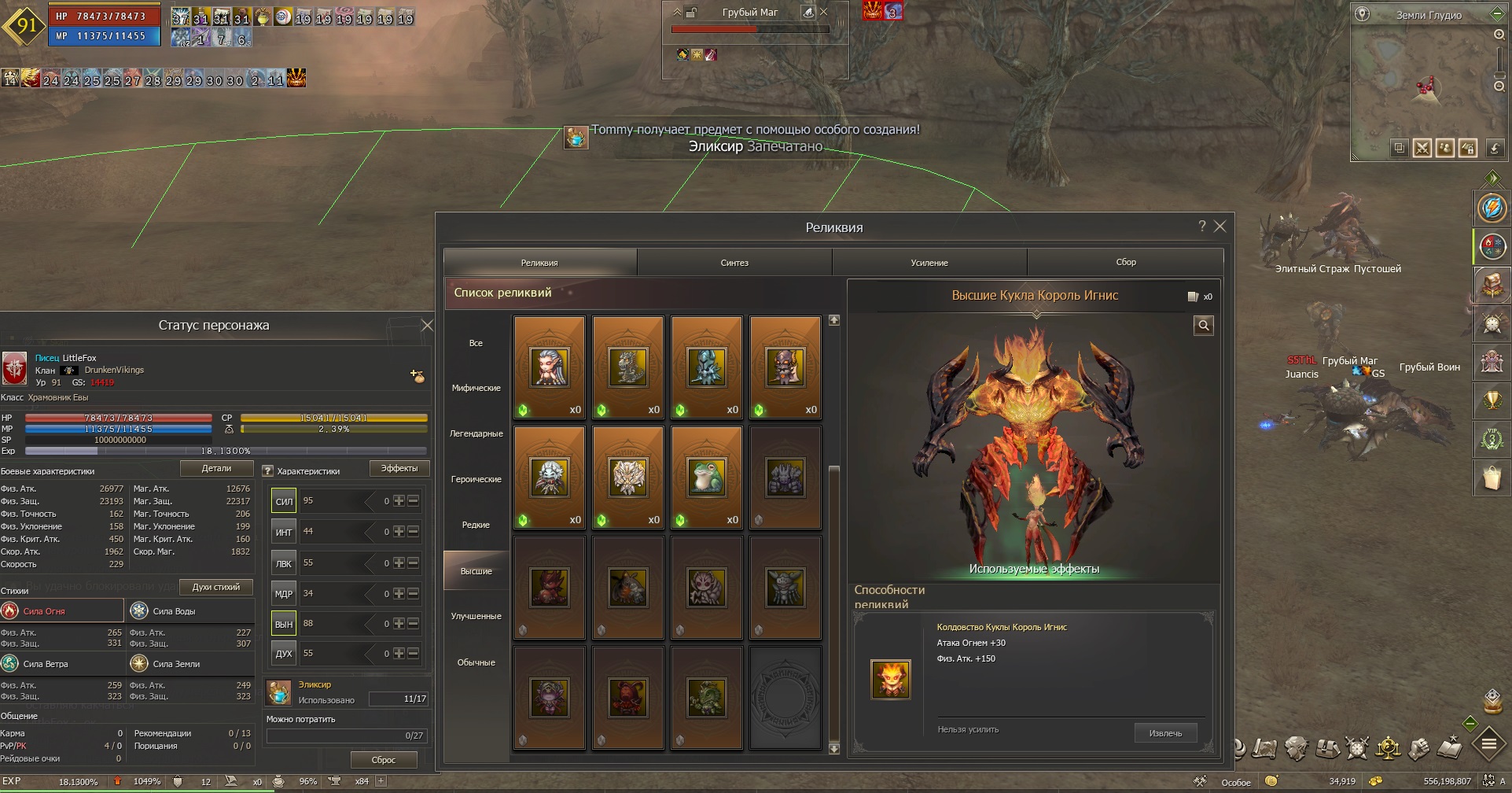Close the Статус персонажа window
The height and width of the screenshot is (793, 1512).
tap(427, 326)
